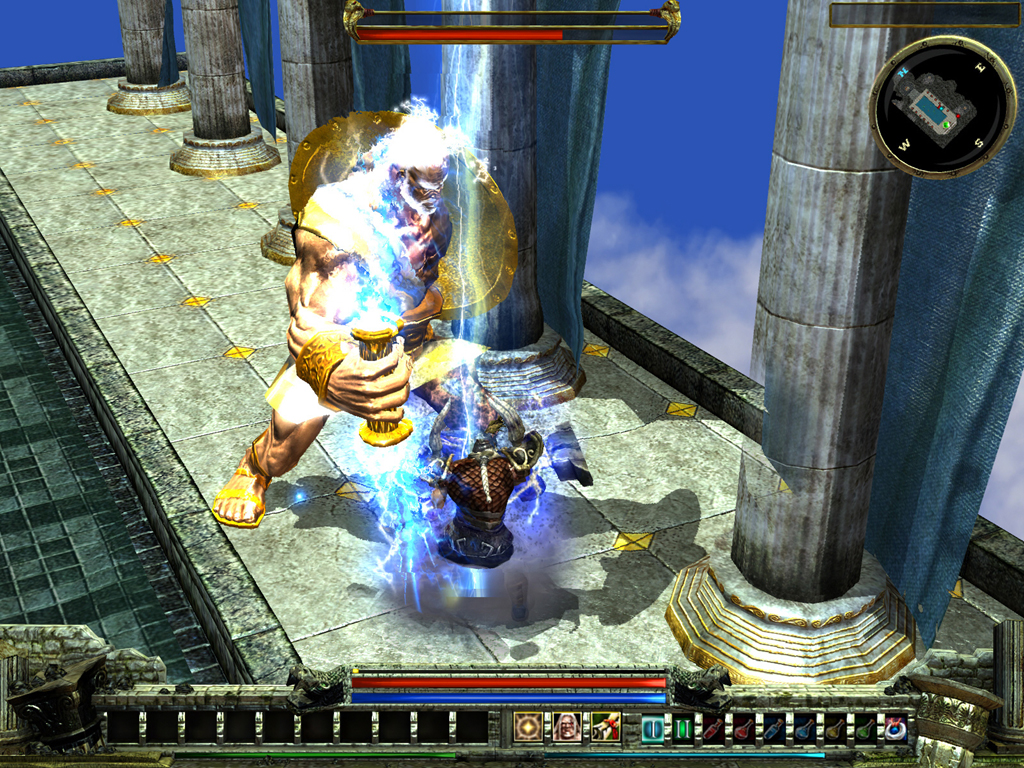This screenshot has height=768, width=1024.
Task: Use the yellow potion flask
Action: coord(834,728)
